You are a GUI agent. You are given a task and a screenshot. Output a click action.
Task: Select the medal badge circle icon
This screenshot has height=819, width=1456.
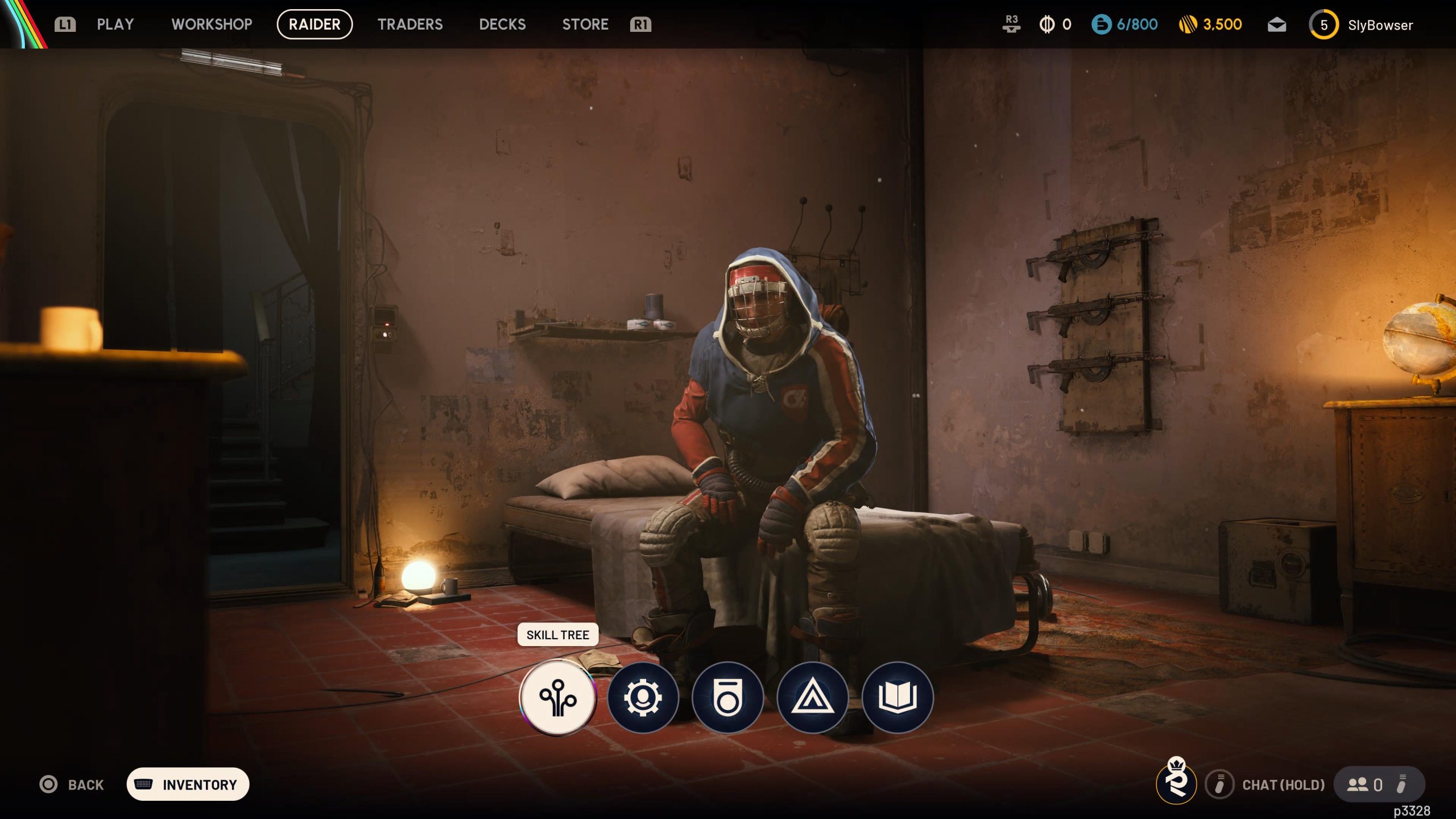(727, 697)
